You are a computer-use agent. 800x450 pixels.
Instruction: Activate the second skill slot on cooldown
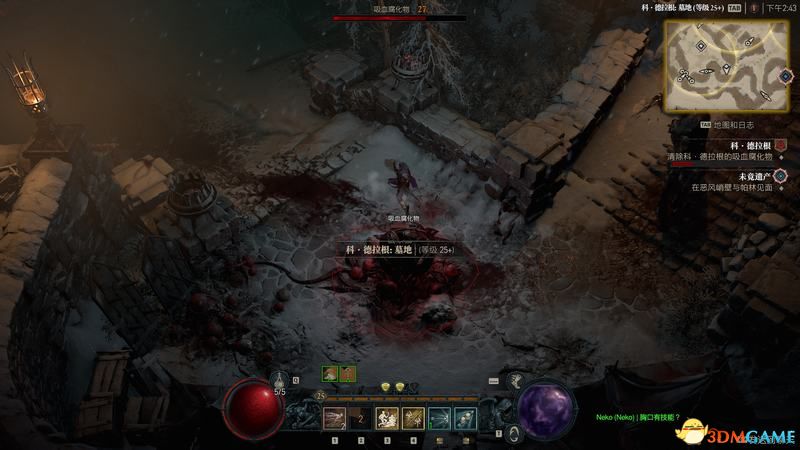pyautogui.click(x=362, y=418)
